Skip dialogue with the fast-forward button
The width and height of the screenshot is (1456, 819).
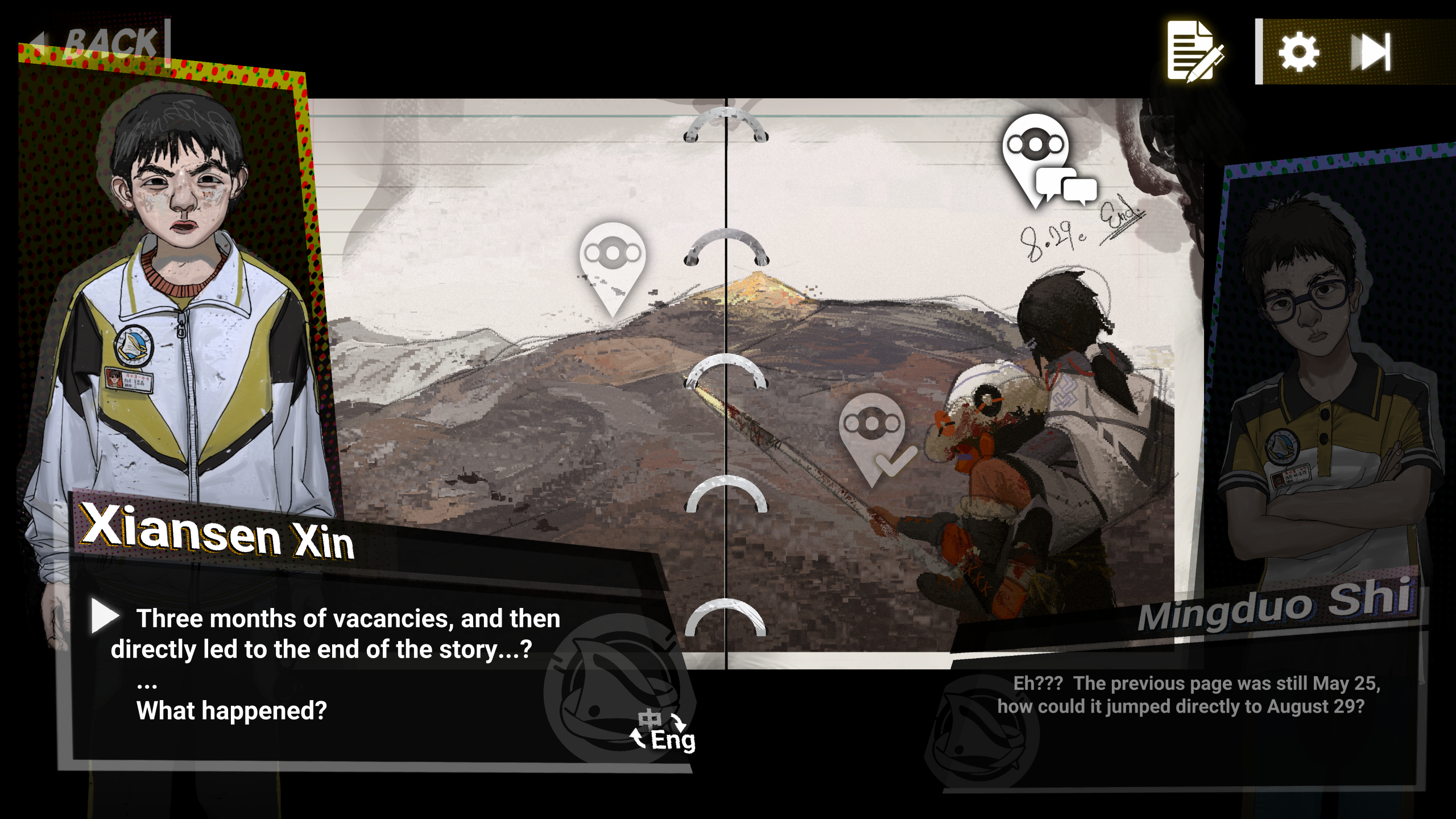click(x=1371, y=52)
